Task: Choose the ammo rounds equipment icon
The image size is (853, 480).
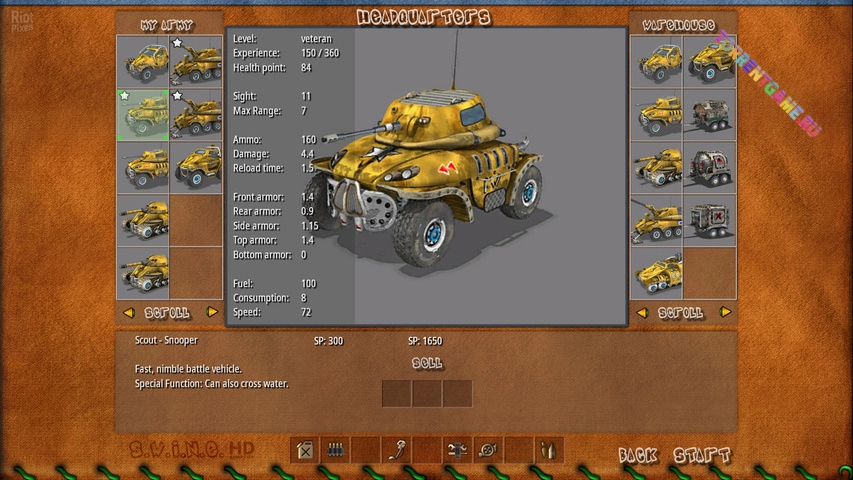Action: [336, 450]
